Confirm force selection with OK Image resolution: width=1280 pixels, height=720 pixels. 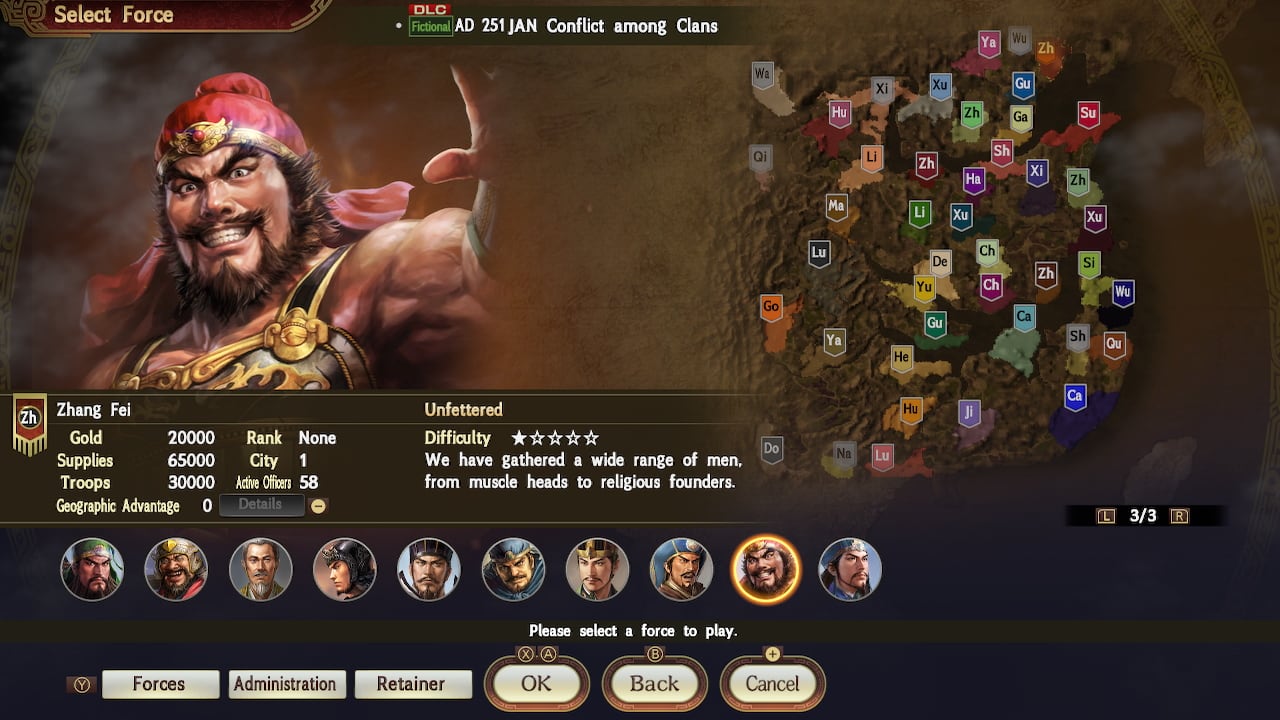pyautogui.click(x=536, y=684)
